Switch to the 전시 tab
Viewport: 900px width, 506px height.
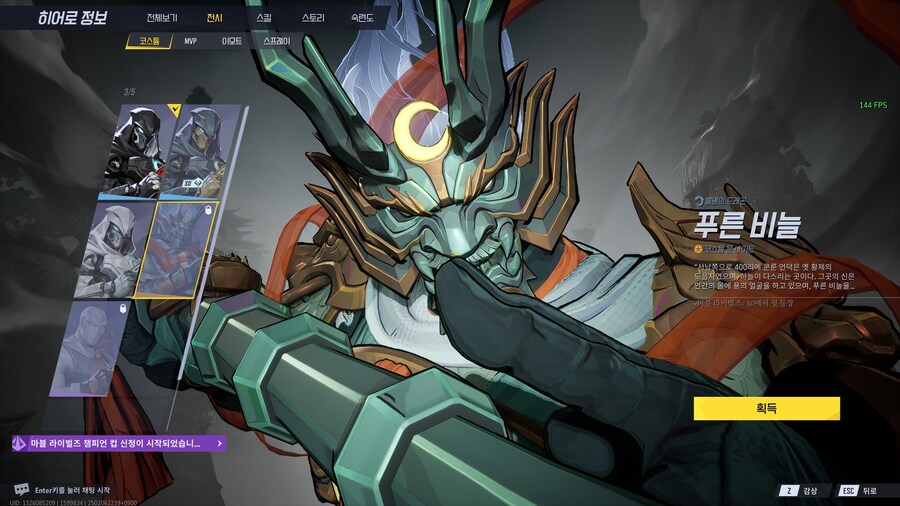click(214, 18)
